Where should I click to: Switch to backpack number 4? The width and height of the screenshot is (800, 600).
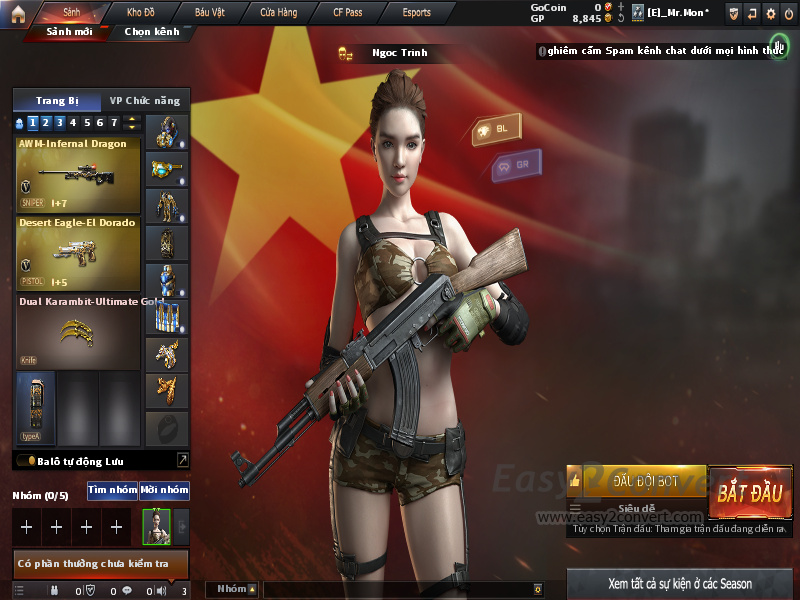pyautogui.click(x=73, y=123)
